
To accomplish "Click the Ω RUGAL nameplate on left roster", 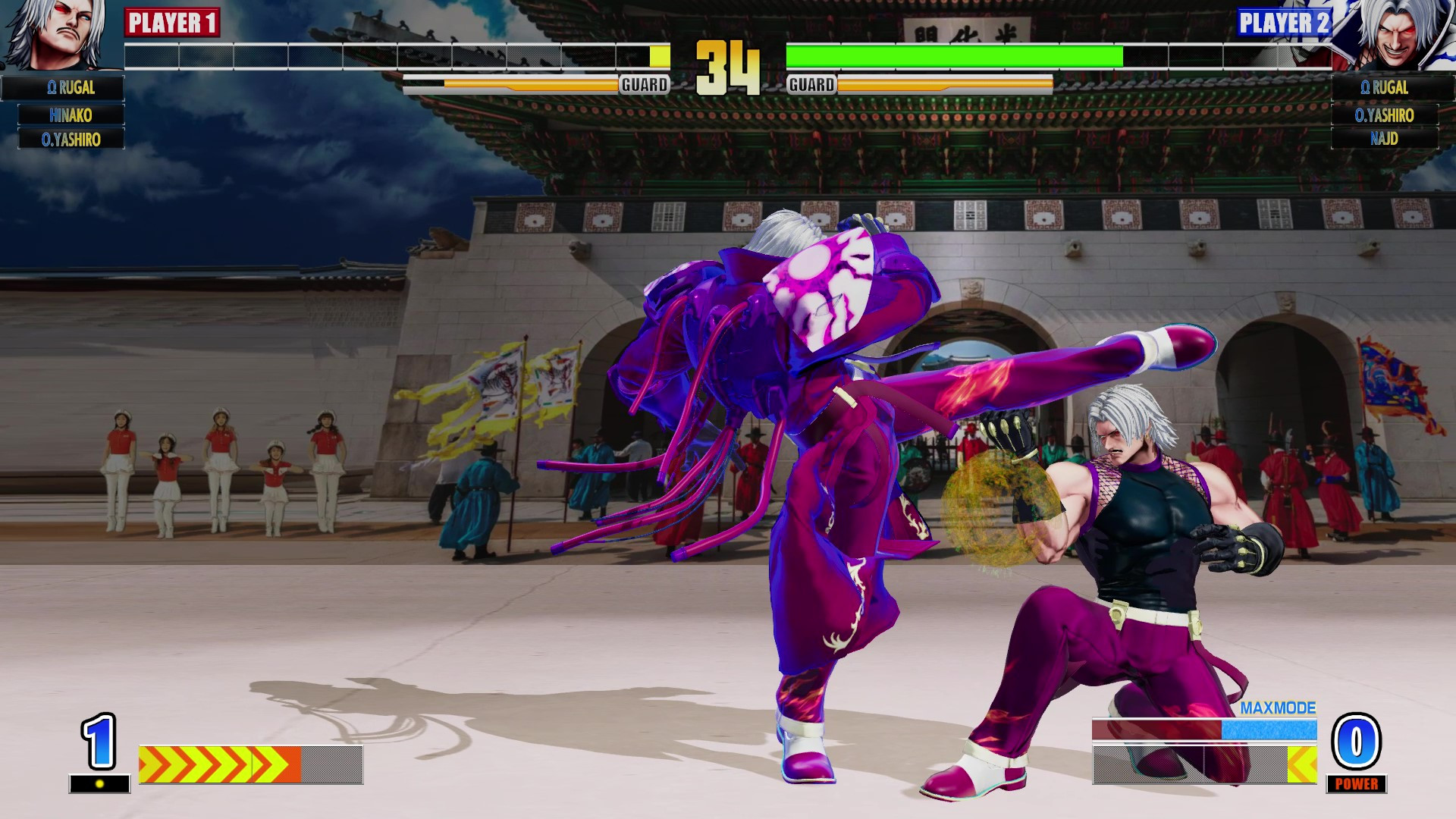I will pyautogui.click(x=72, y=88).
